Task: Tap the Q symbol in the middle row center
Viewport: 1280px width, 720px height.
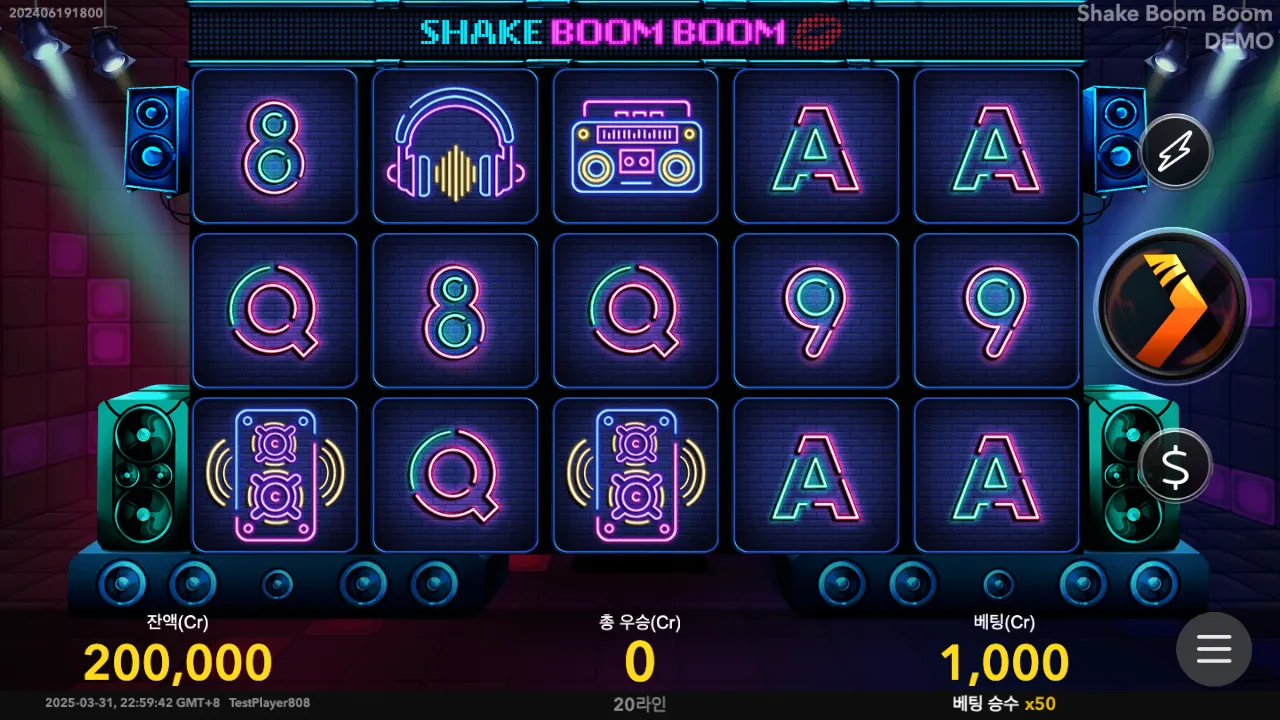Action: 635,310
